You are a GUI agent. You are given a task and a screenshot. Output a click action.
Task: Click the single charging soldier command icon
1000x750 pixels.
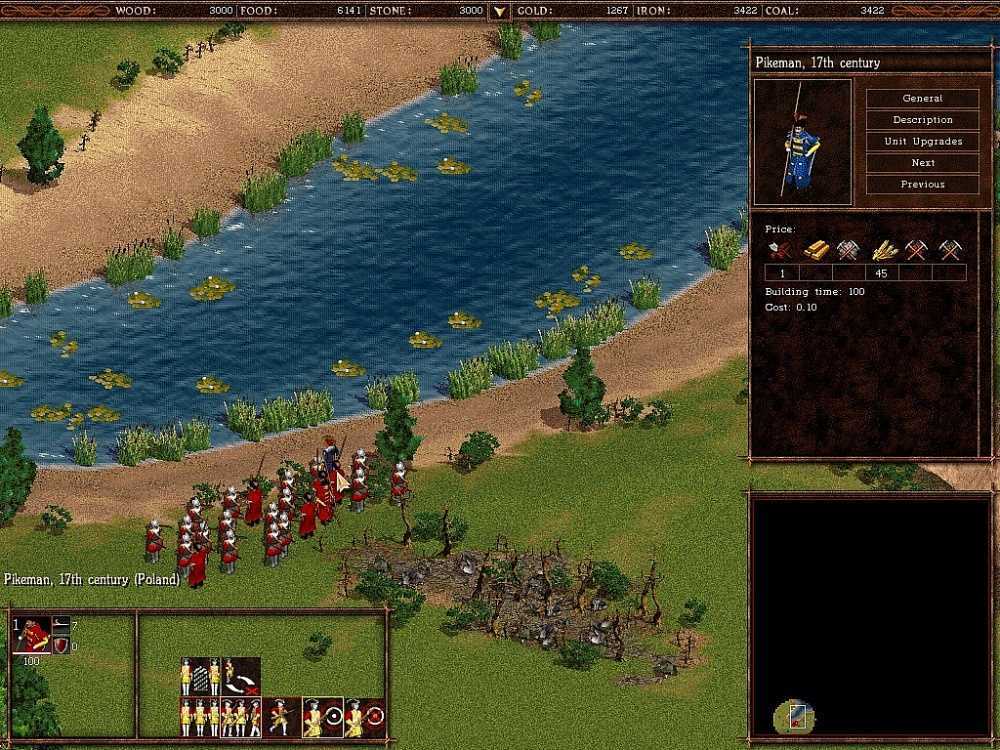pyautogui.click(x=281, y=716)
